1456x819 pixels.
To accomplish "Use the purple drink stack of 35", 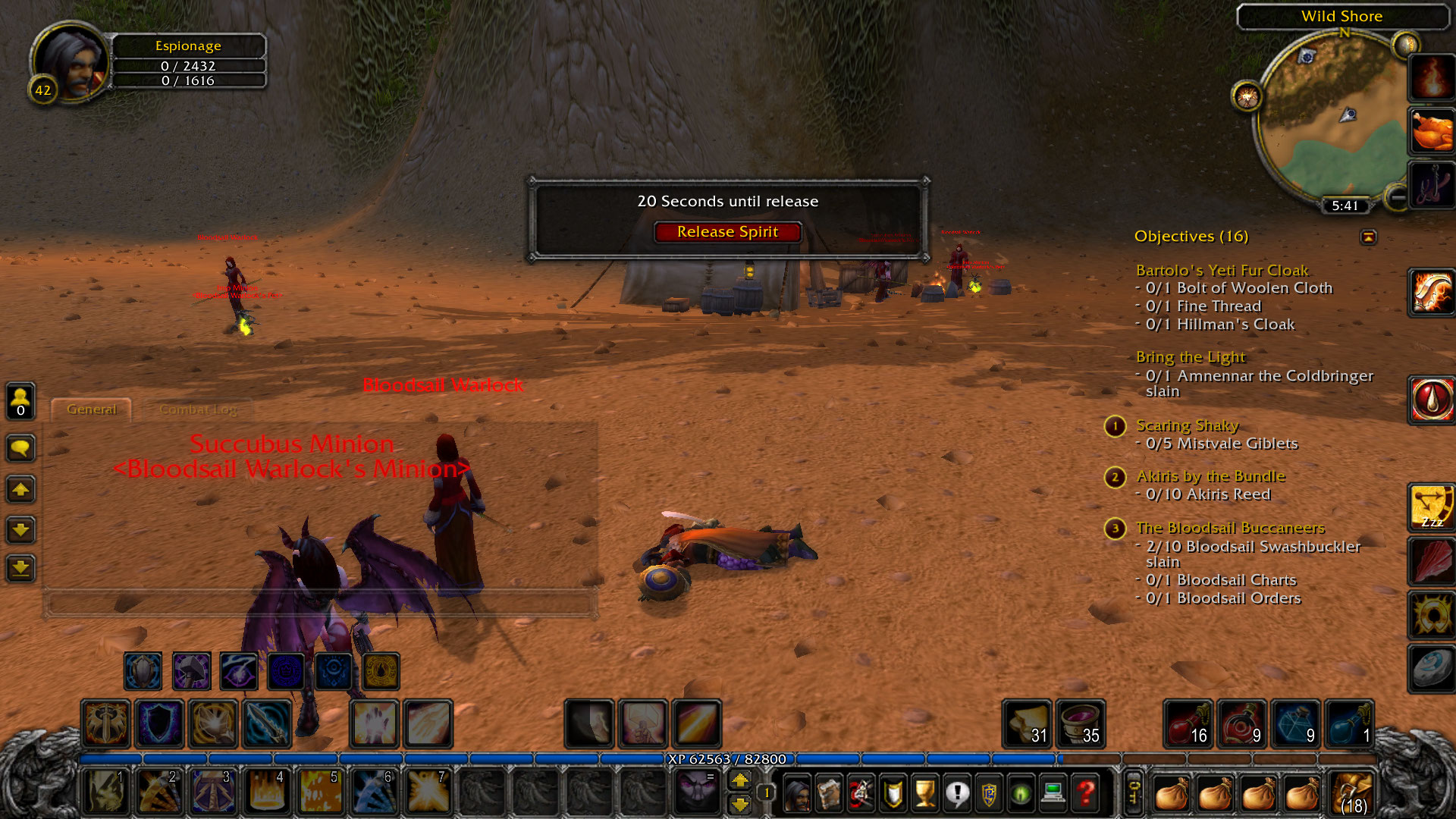I will click(x=1080, y=723).
